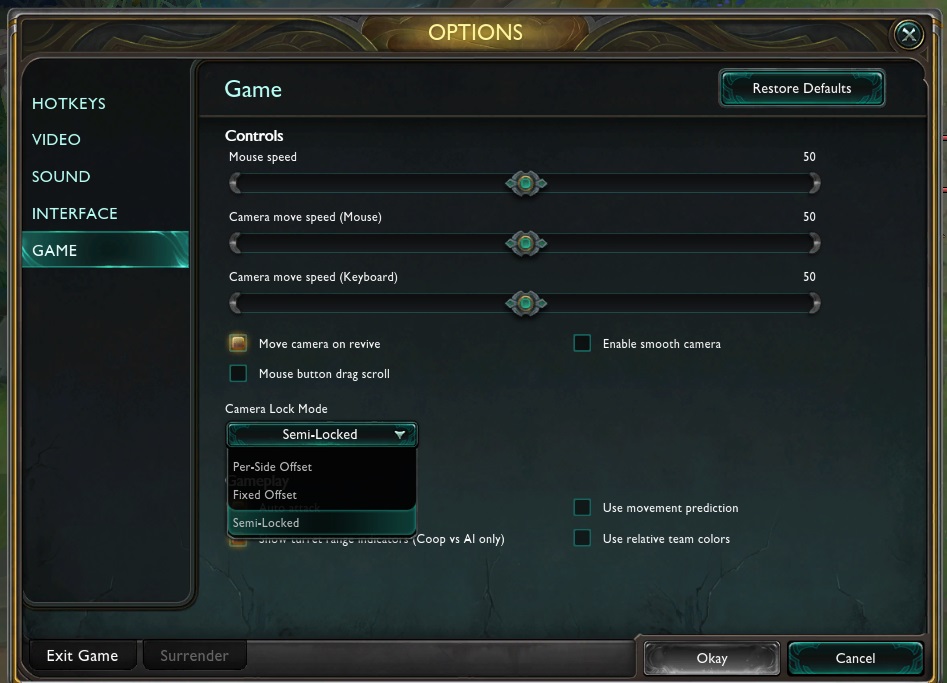Screen dimensions: 947x683
Task: Enable Use movement prediction
Action: click(x=582, y=508)
